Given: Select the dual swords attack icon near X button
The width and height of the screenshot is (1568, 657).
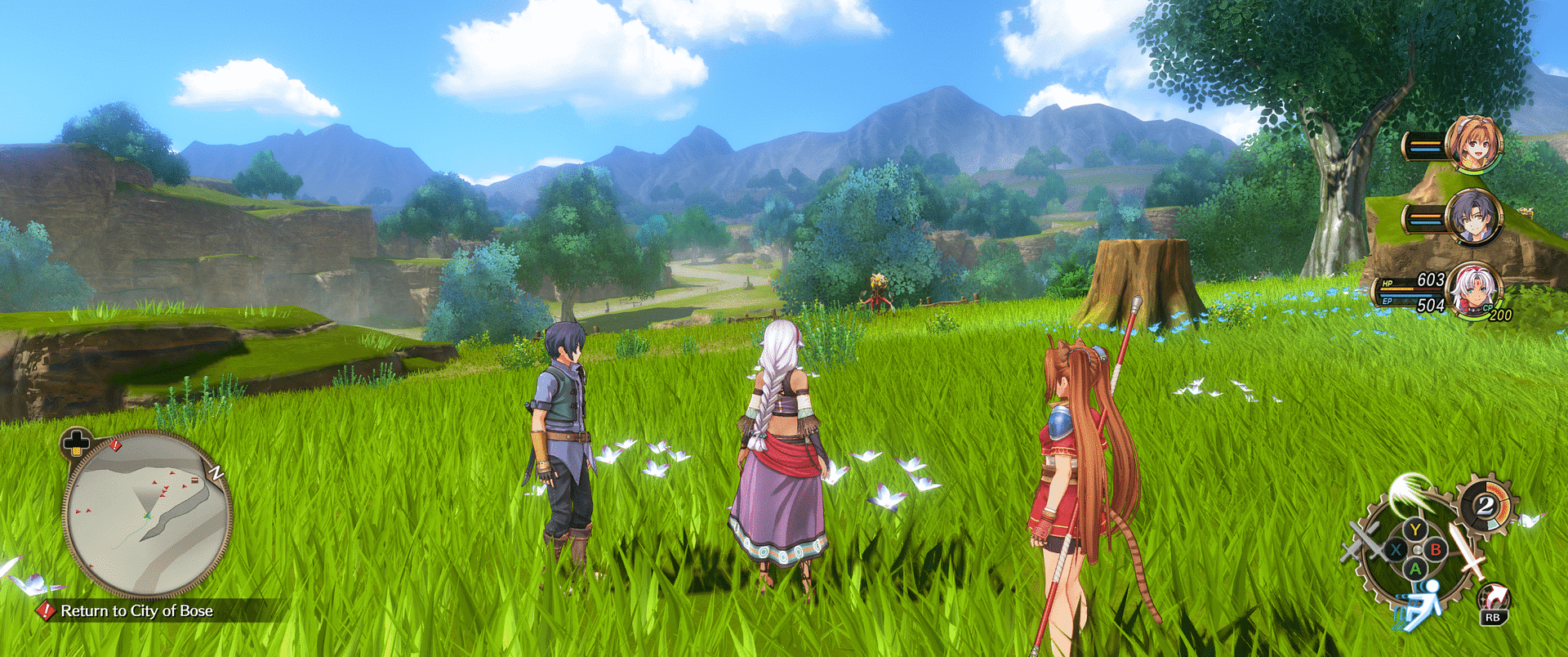Looking at the screenshot, I should pos(1363,539).
